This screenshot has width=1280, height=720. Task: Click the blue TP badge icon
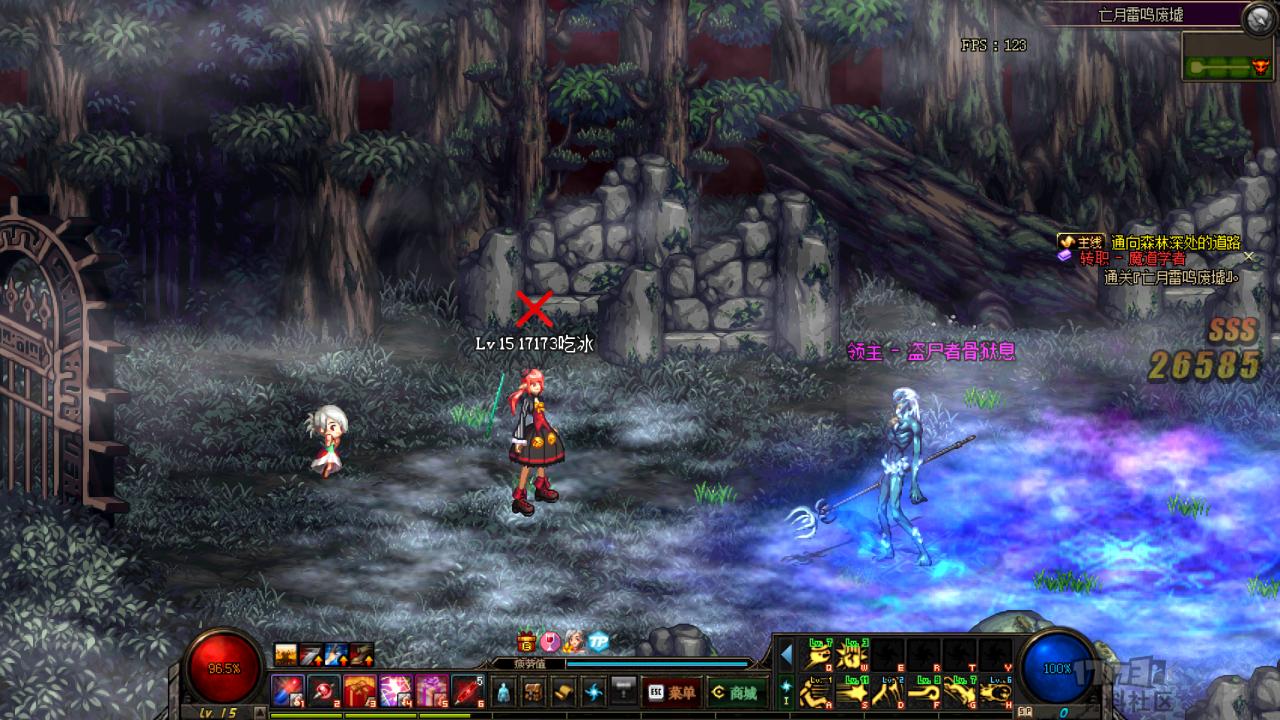point(598,642)
